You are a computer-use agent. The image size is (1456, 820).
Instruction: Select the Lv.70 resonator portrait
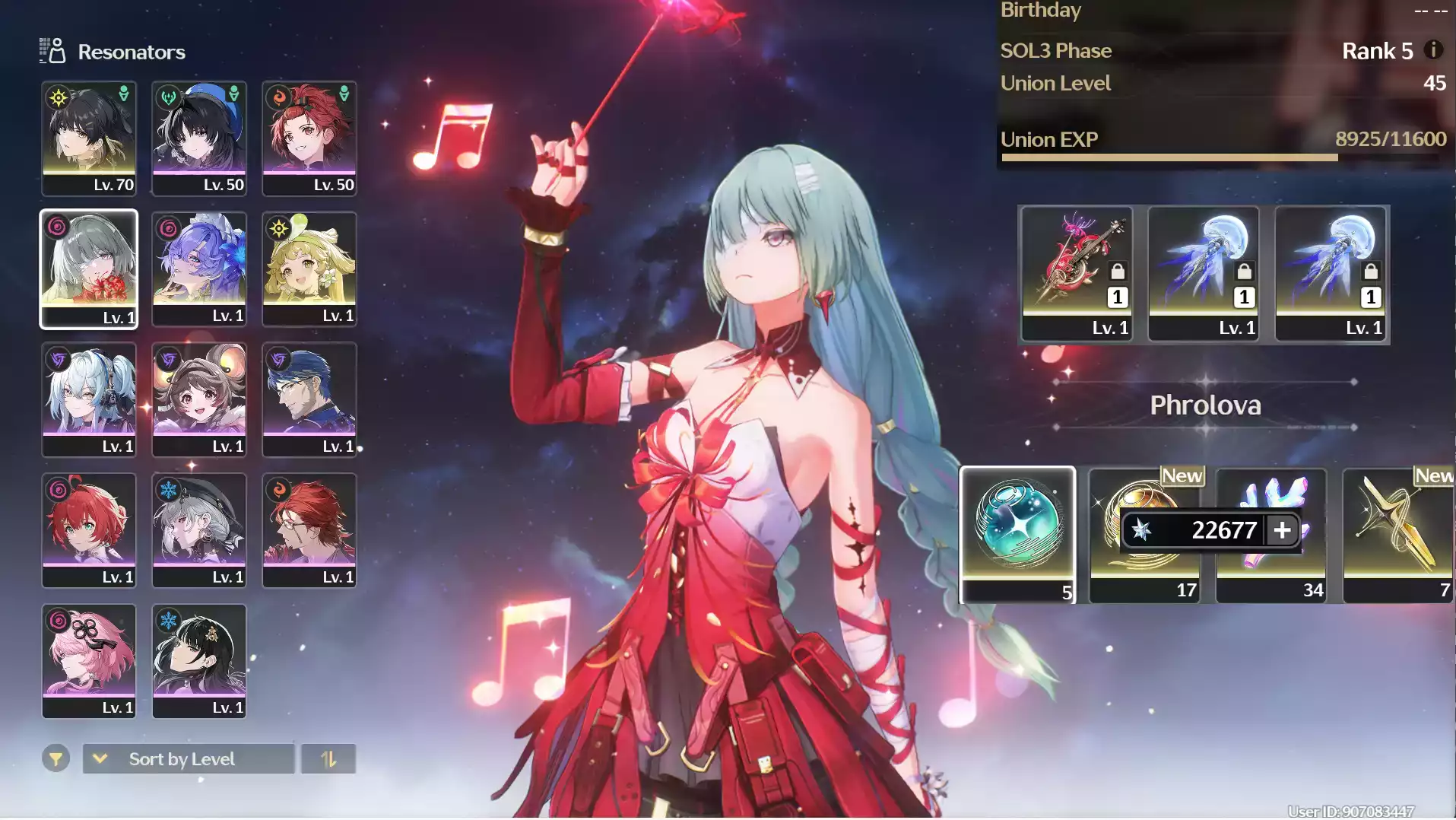click(x=89, y=137)
